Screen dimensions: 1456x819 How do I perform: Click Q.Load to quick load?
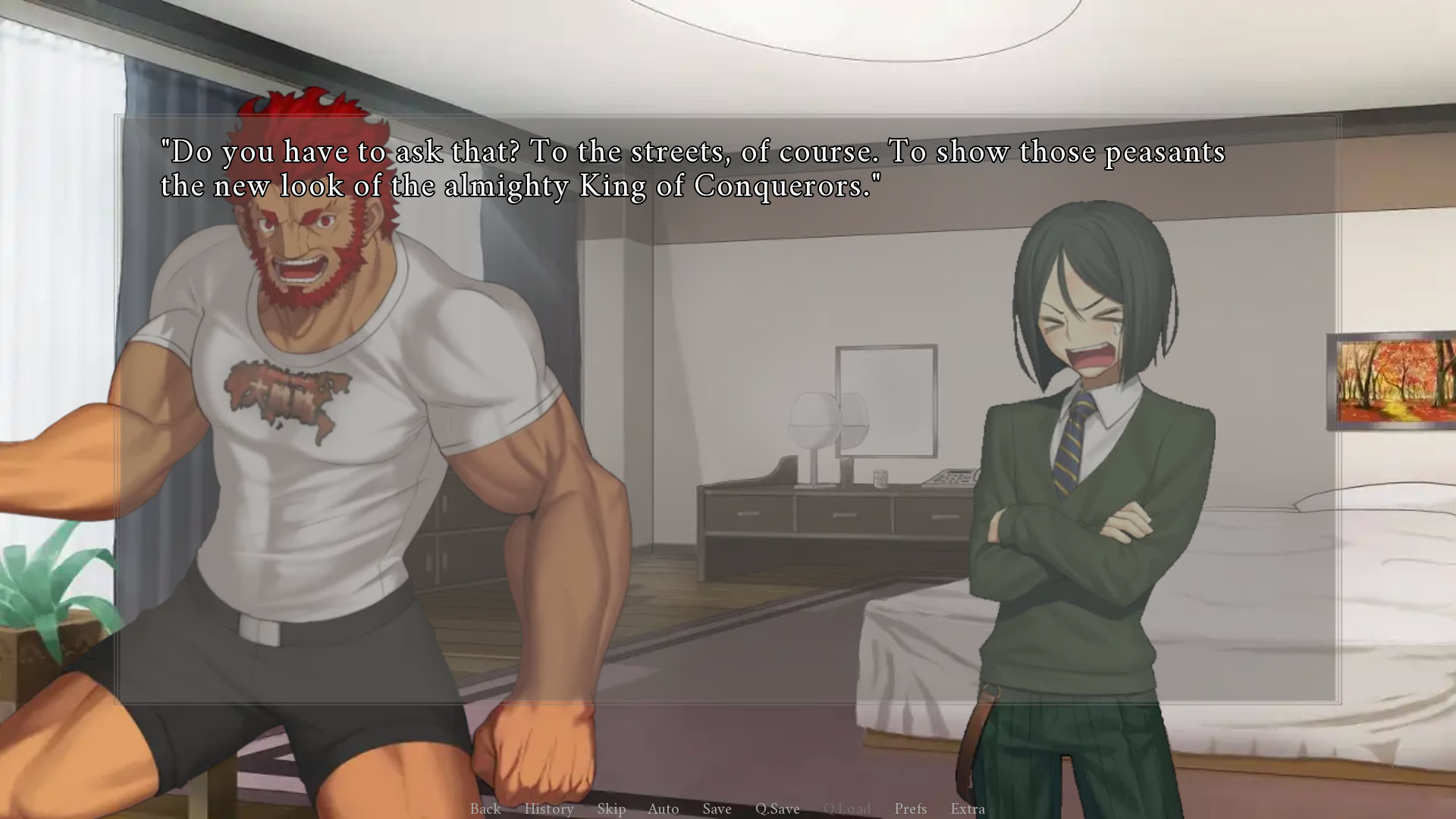point(848,809)
